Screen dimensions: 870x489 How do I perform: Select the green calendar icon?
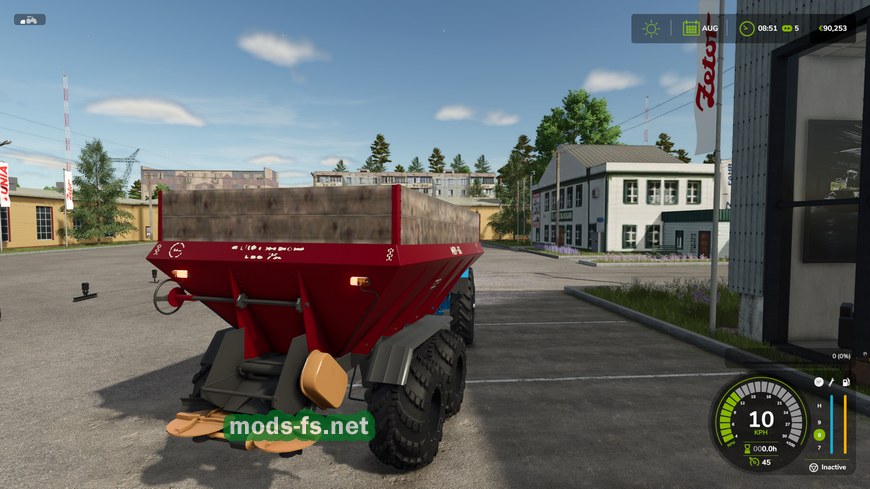pyautogui.click(x=691, y=28)
